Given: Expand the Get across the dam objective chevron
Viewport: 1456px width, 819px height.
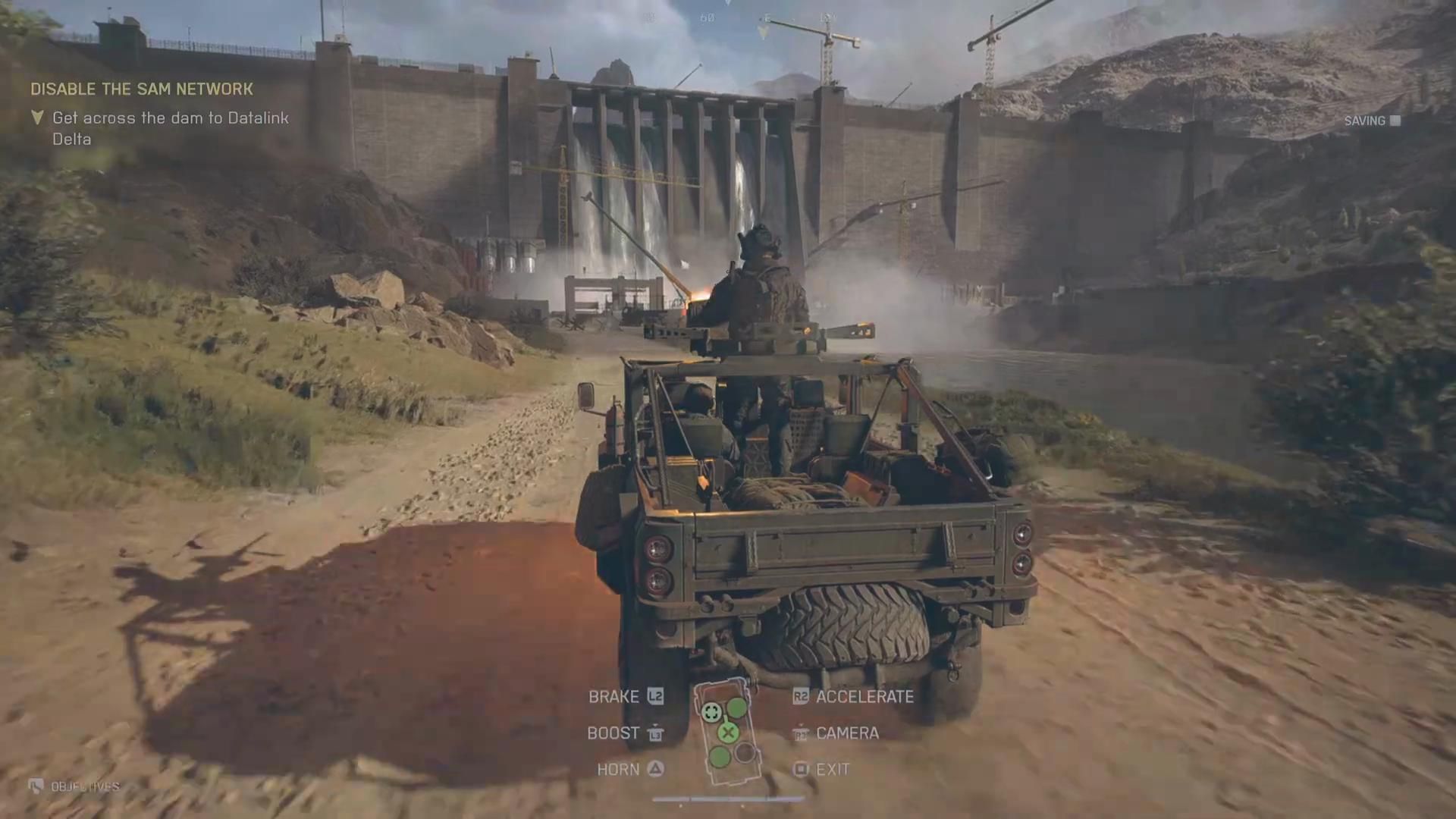Looking at the screenshot, I should [x=36, y=118].
